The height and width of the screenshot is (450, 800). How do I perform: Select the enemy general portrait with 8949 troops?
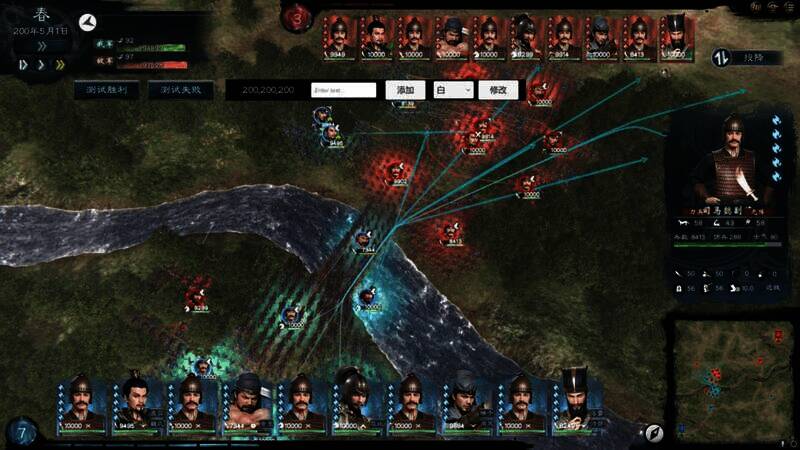coord(340,38)
